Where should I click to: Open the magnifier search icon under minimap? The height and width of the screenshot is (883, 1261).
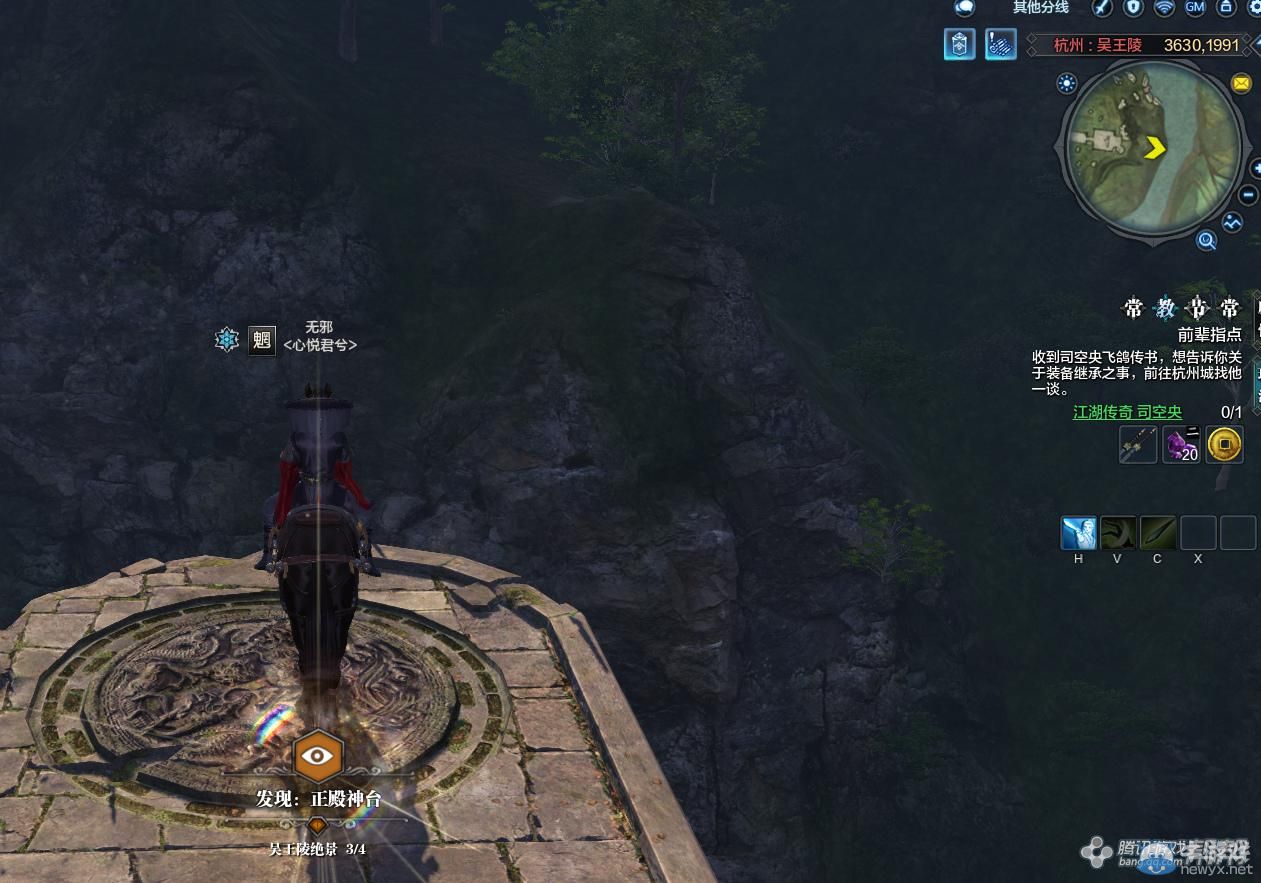point(1207,240)
